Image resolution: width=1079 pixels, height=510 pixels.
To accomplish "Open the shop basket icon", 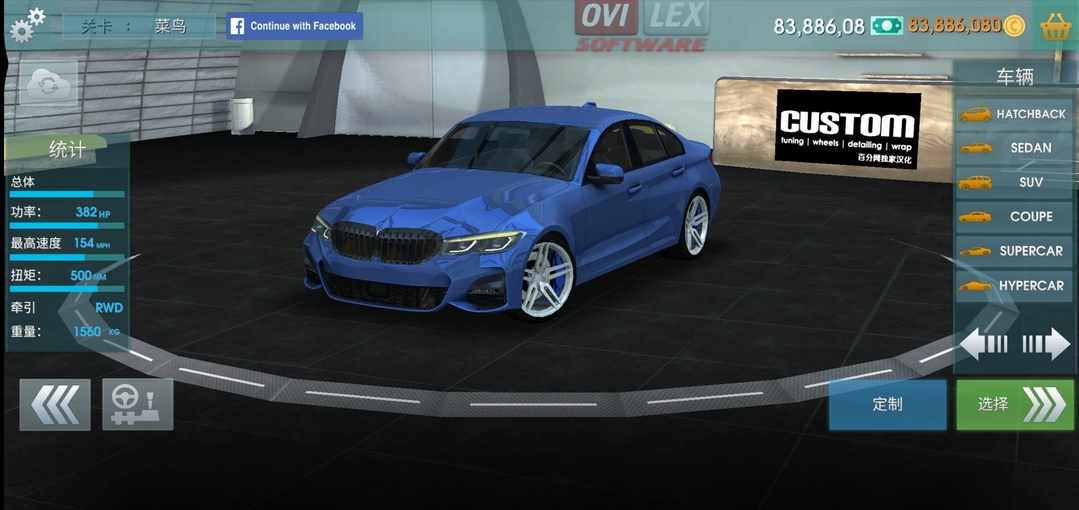I will point(1056,26).
